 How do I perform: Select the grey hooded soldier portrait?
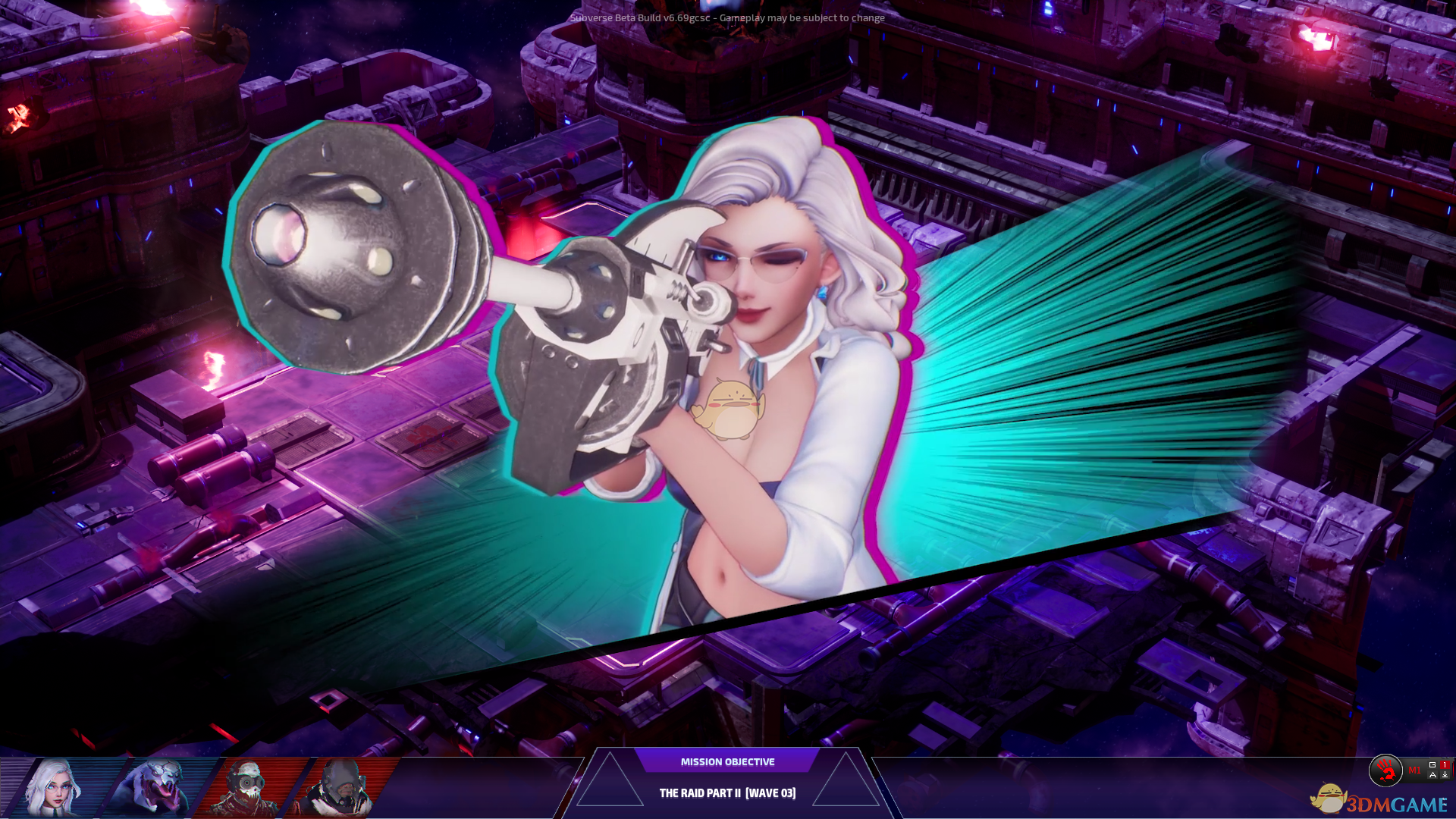click(x=340, y=789)
